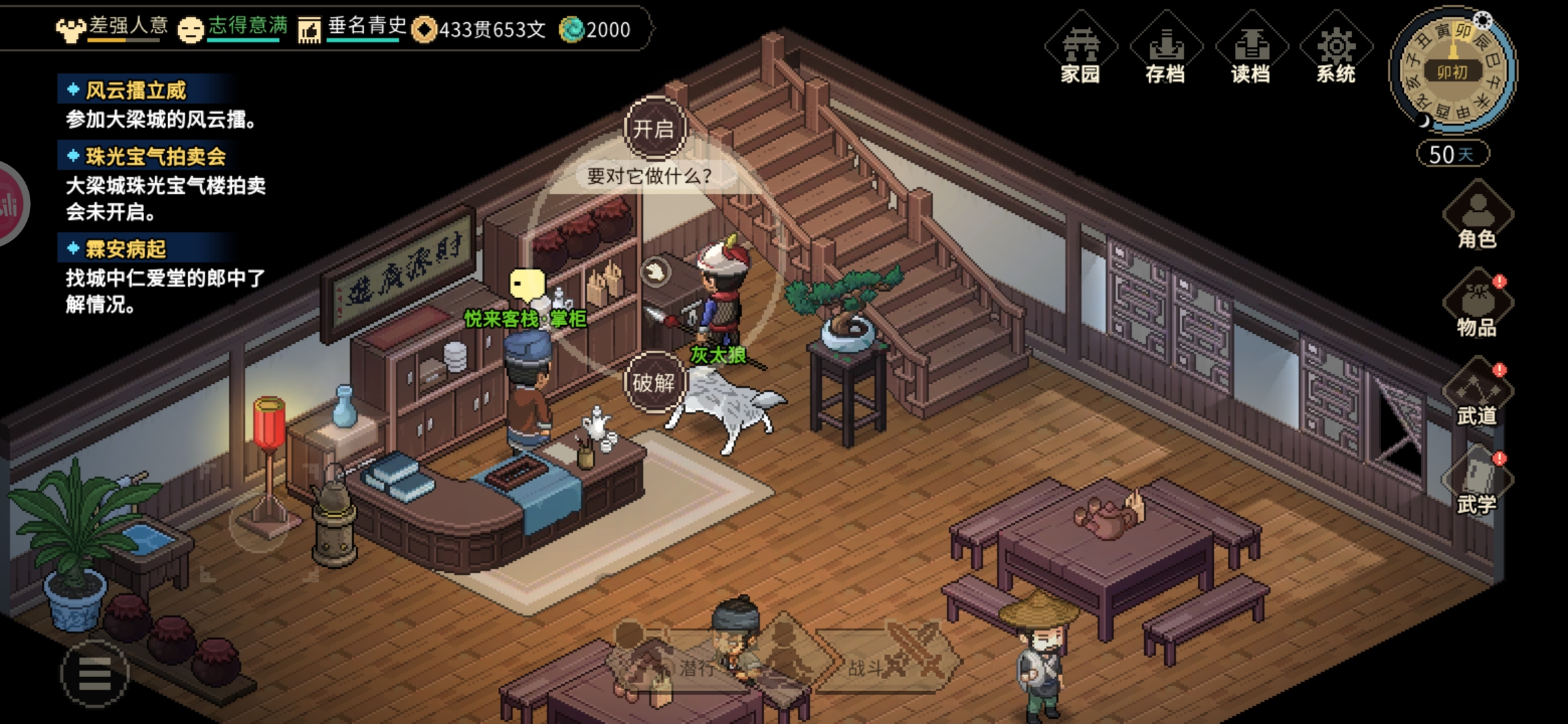The width and height of the screenshot is (1568, 724).
Task: Open the red bilibili overlay bubble
Action: 9,204
